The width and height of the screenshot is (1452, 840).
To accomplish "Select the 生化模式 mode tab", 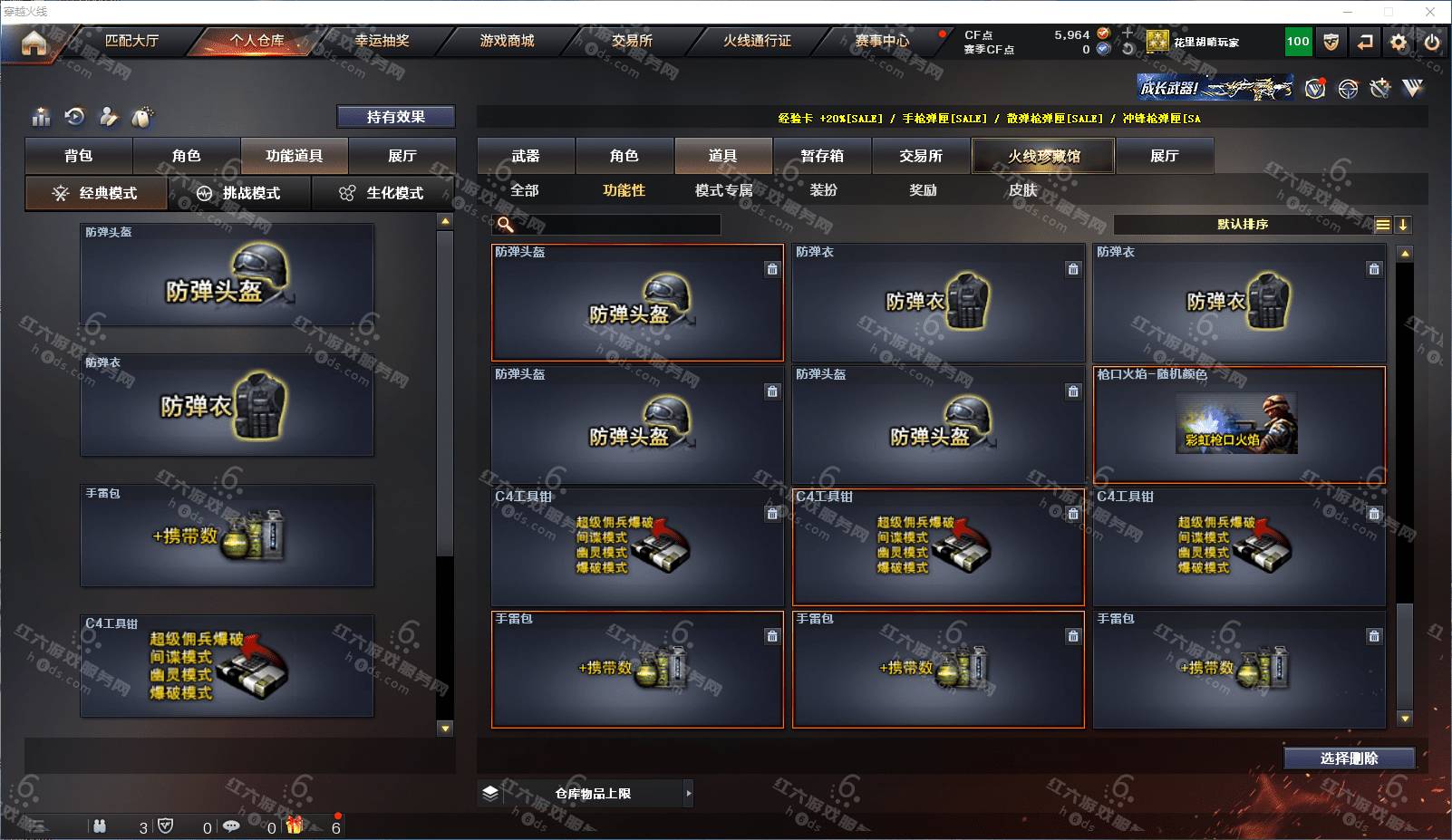I will click(x=382, y=193).
